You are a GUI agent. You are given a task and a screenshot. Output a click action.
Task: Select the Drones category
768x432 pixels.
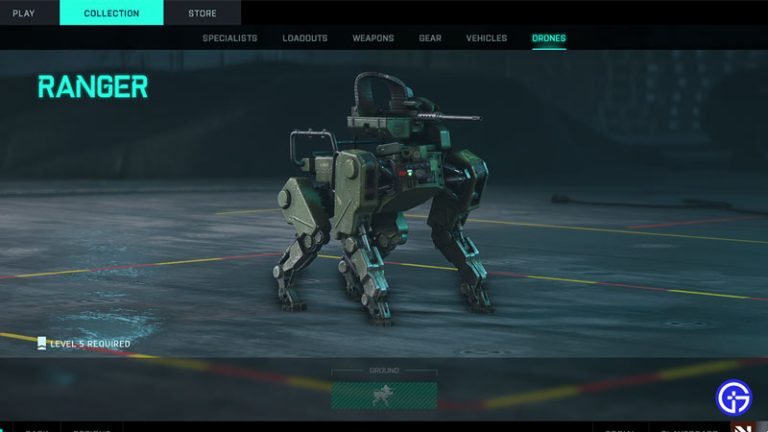[x=548, y=39]
